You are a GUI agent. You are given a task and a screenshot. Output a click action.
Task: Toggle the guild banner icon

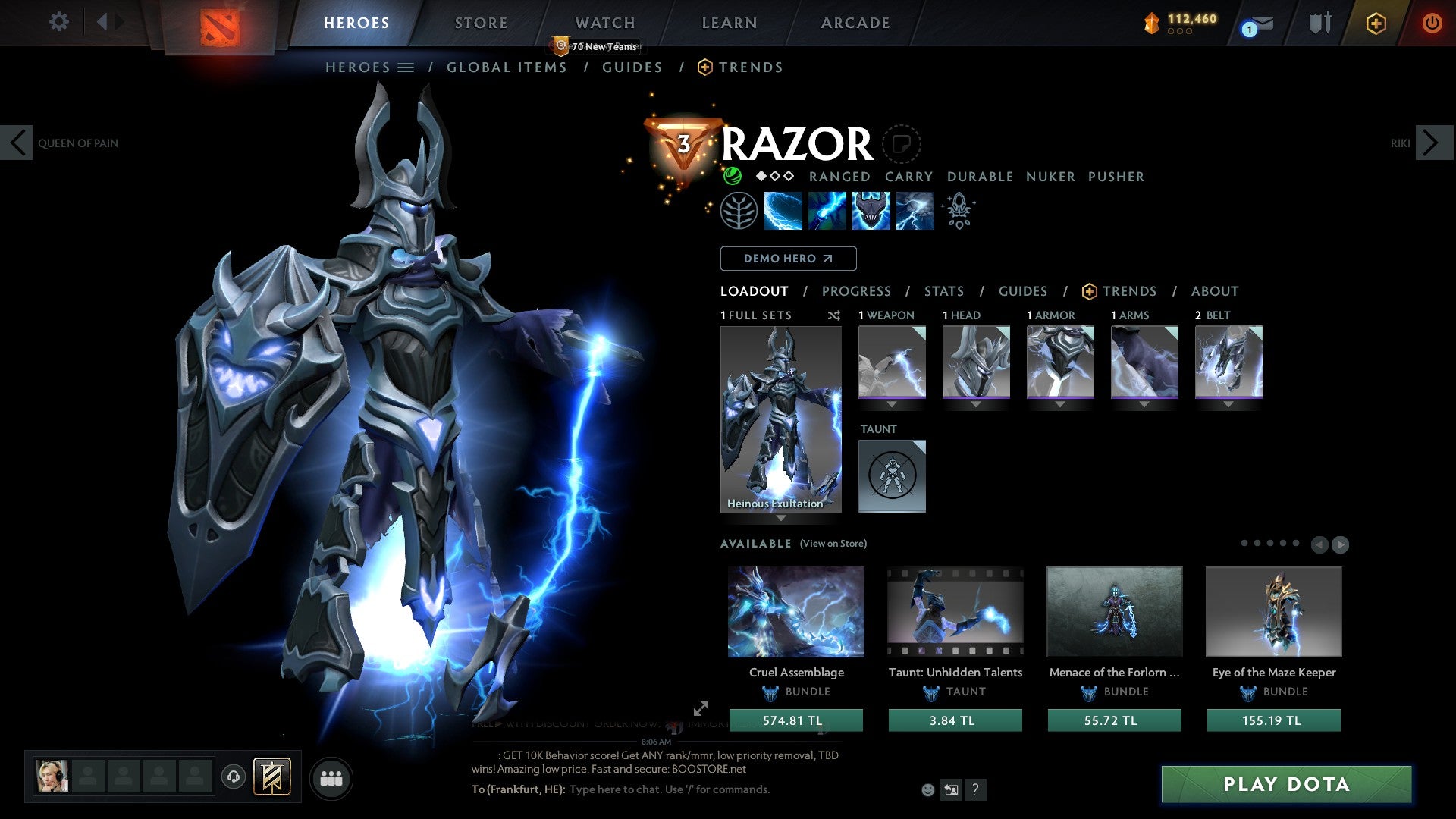click(275, 777)
